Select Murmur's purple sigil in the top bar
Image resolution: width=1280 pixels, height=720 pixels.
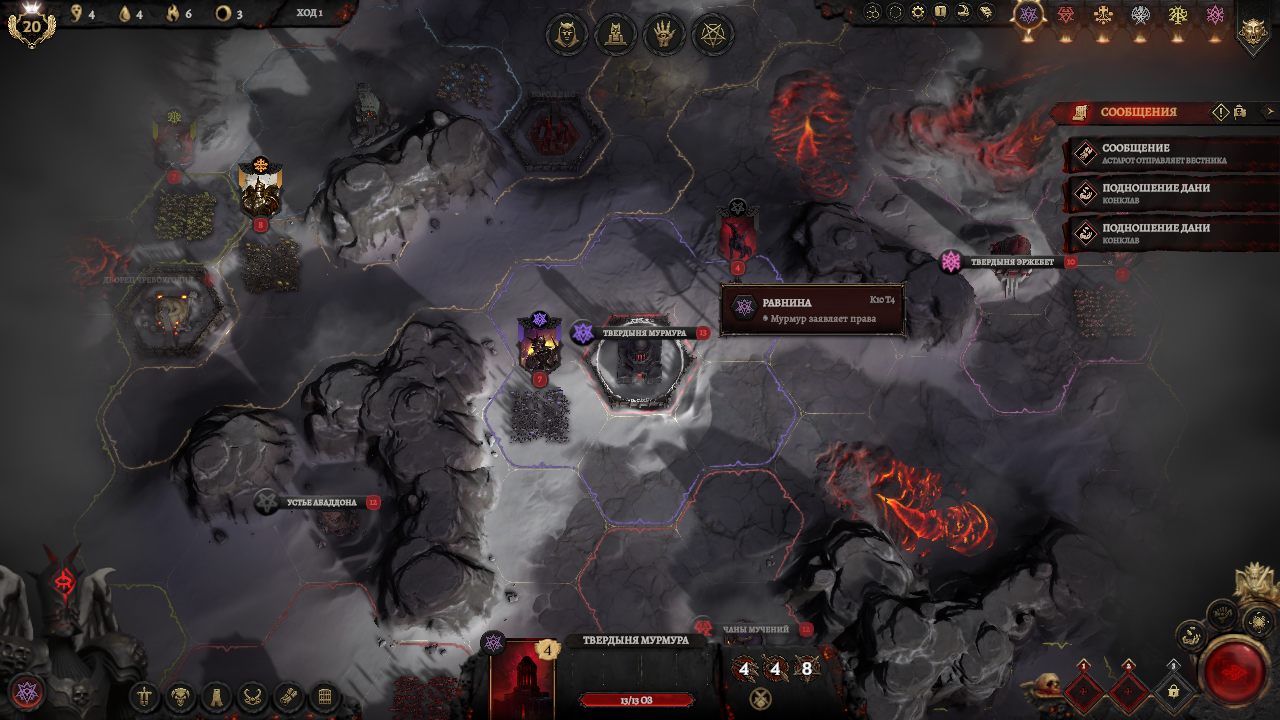pos(1026,13)
